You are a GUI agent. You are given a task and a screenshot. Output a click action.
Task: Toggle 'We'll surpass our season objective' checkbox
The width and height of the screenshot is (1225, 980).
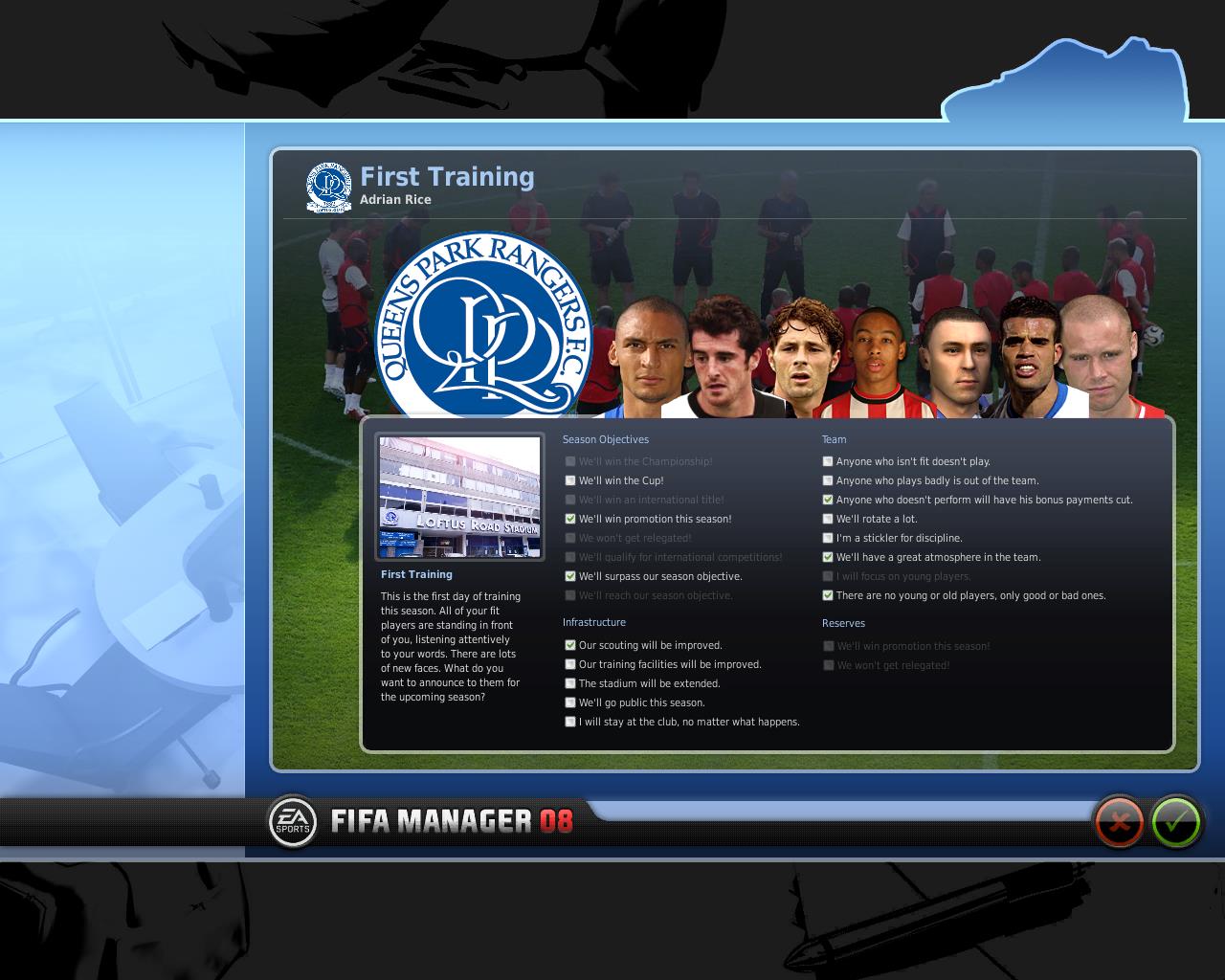(x=570, y=576)
